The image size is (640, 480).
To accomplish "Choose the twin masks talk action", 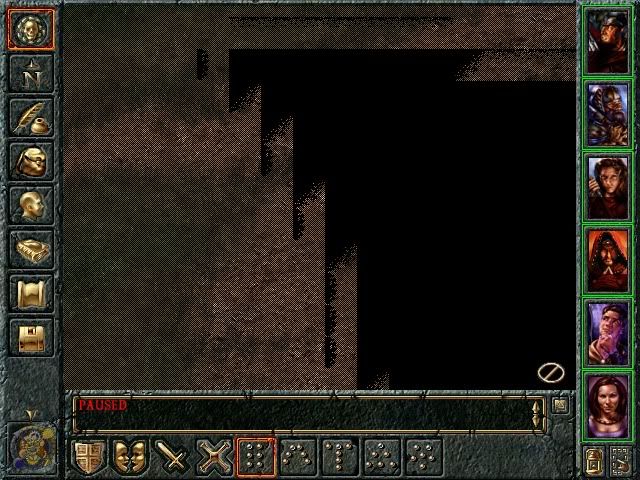I will [x=130, y=456].
